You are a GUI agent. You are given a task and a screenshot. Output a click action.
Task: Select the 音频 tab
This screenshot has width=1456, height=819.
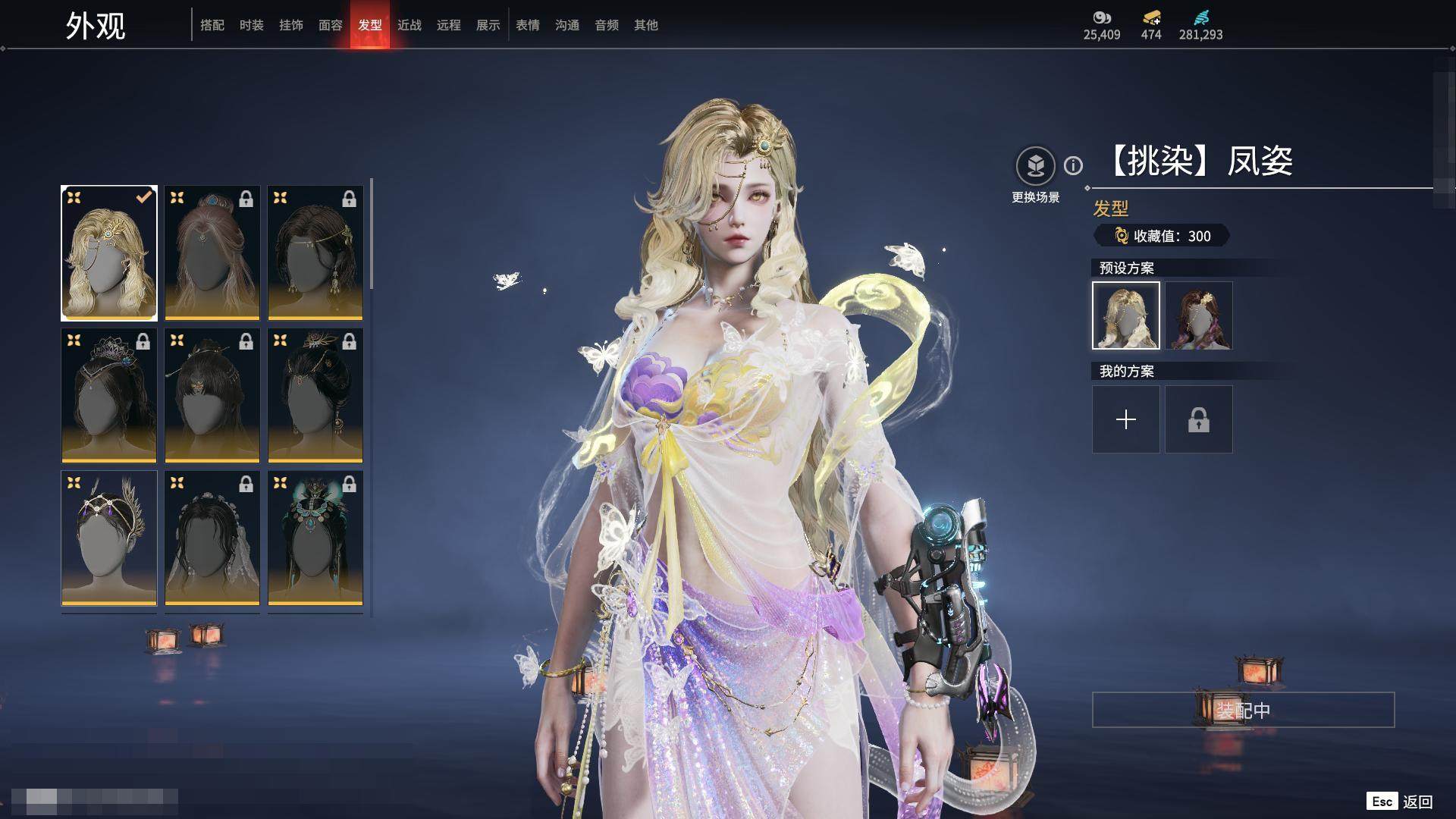[x=607, y=25]
